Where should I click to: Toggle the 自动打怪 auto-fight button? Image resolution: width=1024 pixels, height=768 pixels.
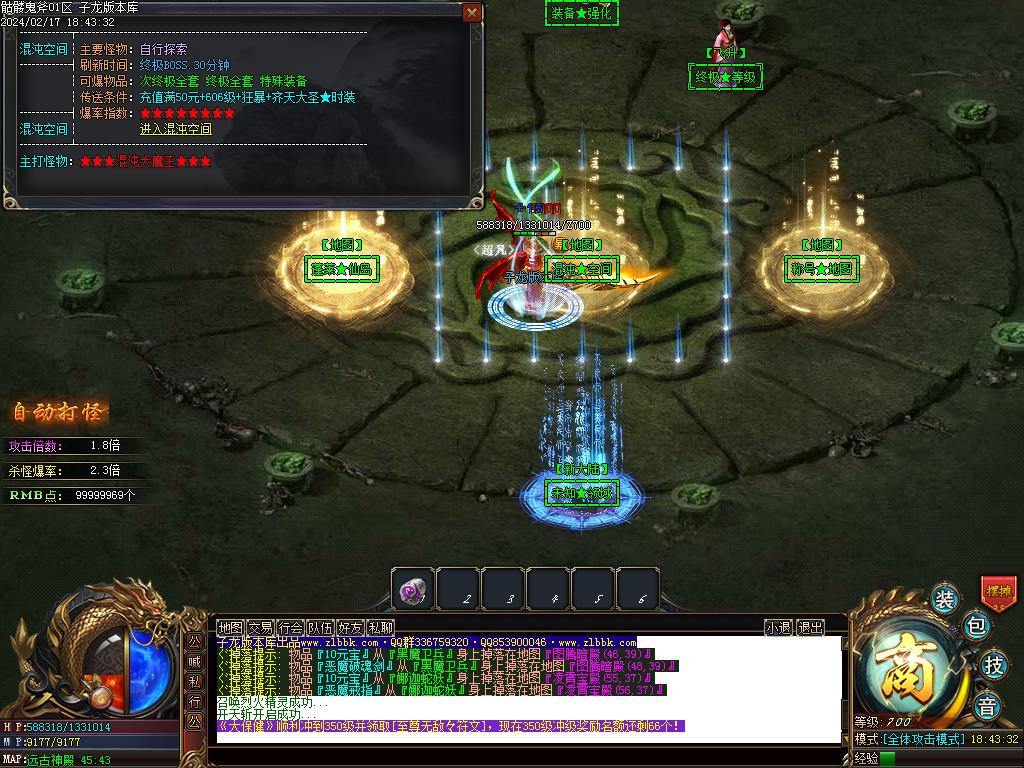tap(59, 411)
